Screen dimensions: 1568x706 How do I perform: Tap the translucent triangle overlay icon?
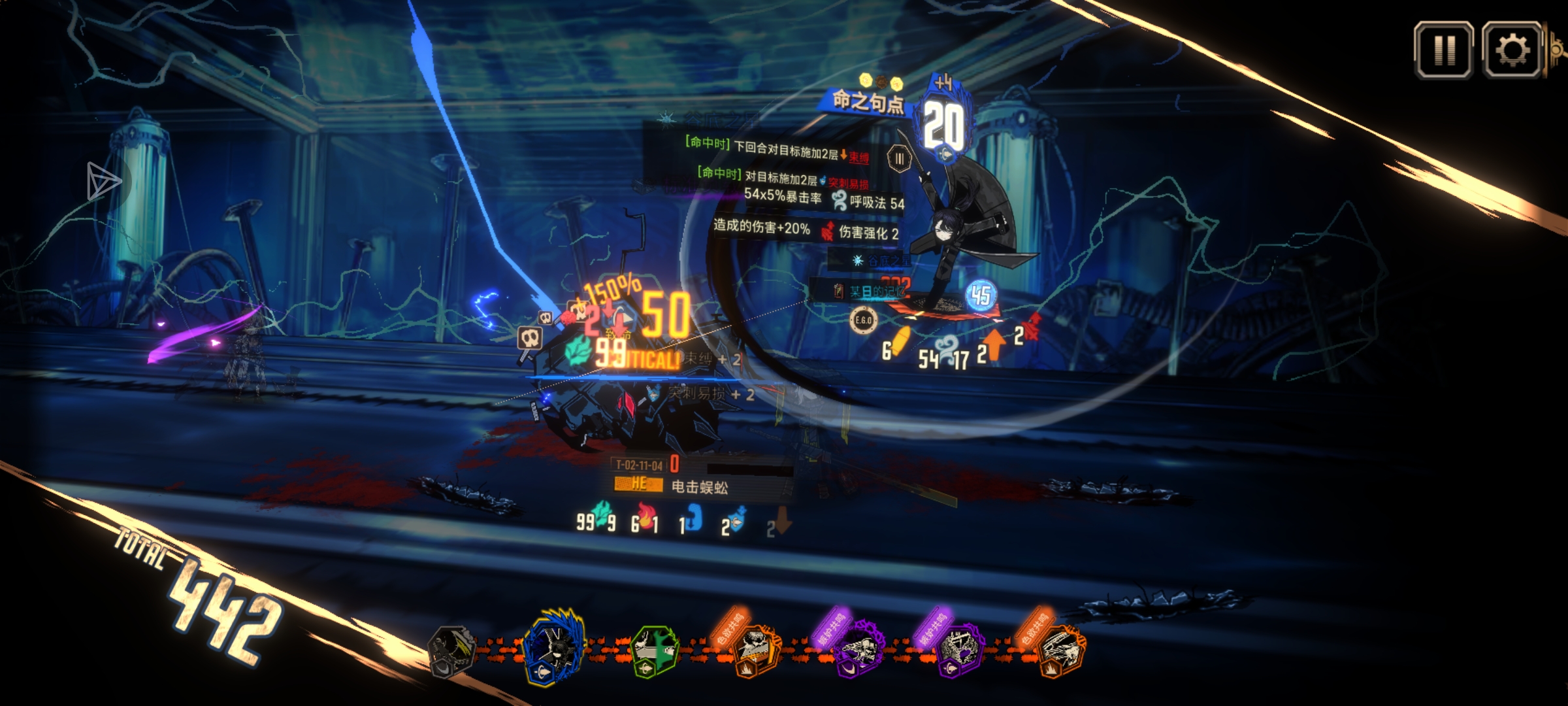point(103,180)
